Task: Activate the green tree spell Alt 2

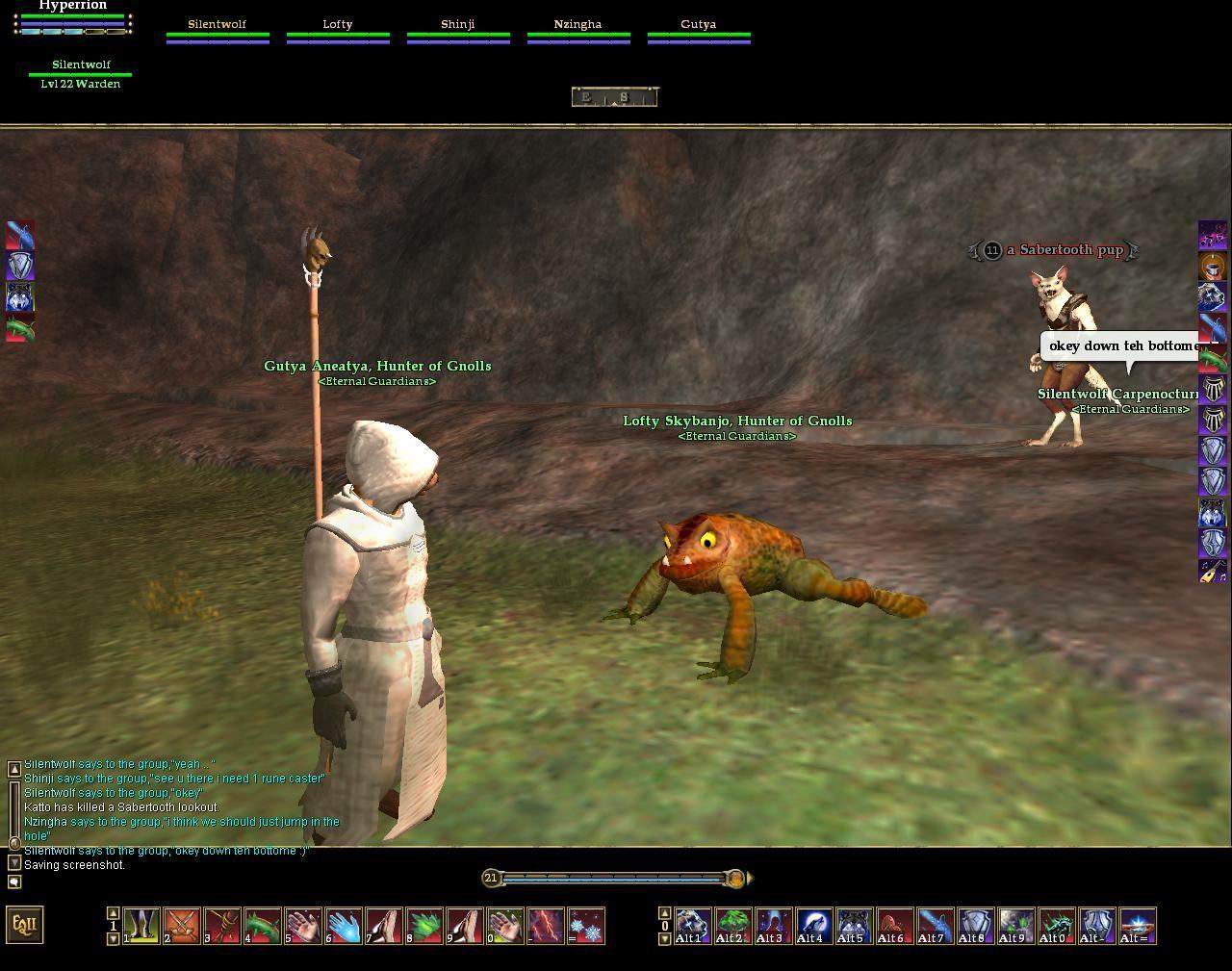Action: point(732,926)
